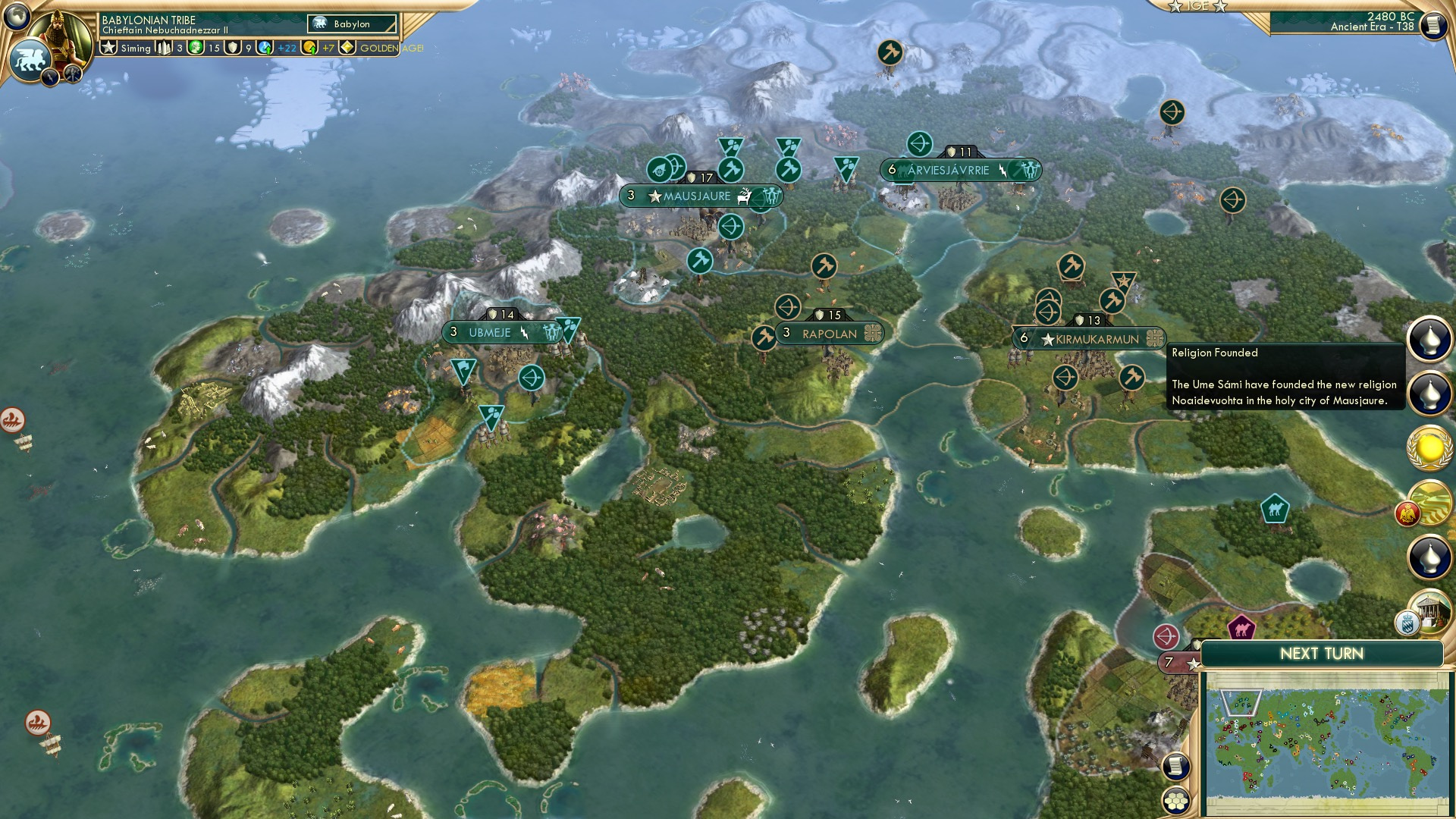
Task: Toggle the hex grid honeycomb icon
Action: (1176, 802)
